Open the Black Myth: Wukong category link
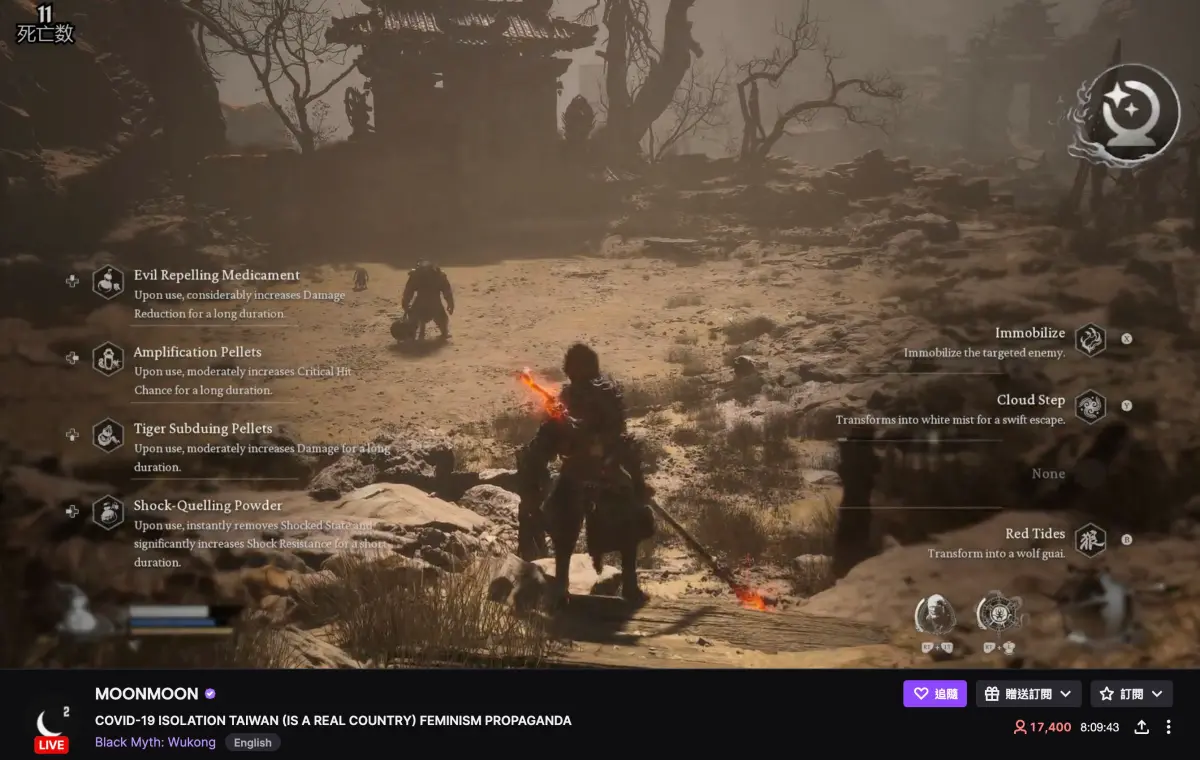The image size is (1200, 760). click(x=155, y=742)
